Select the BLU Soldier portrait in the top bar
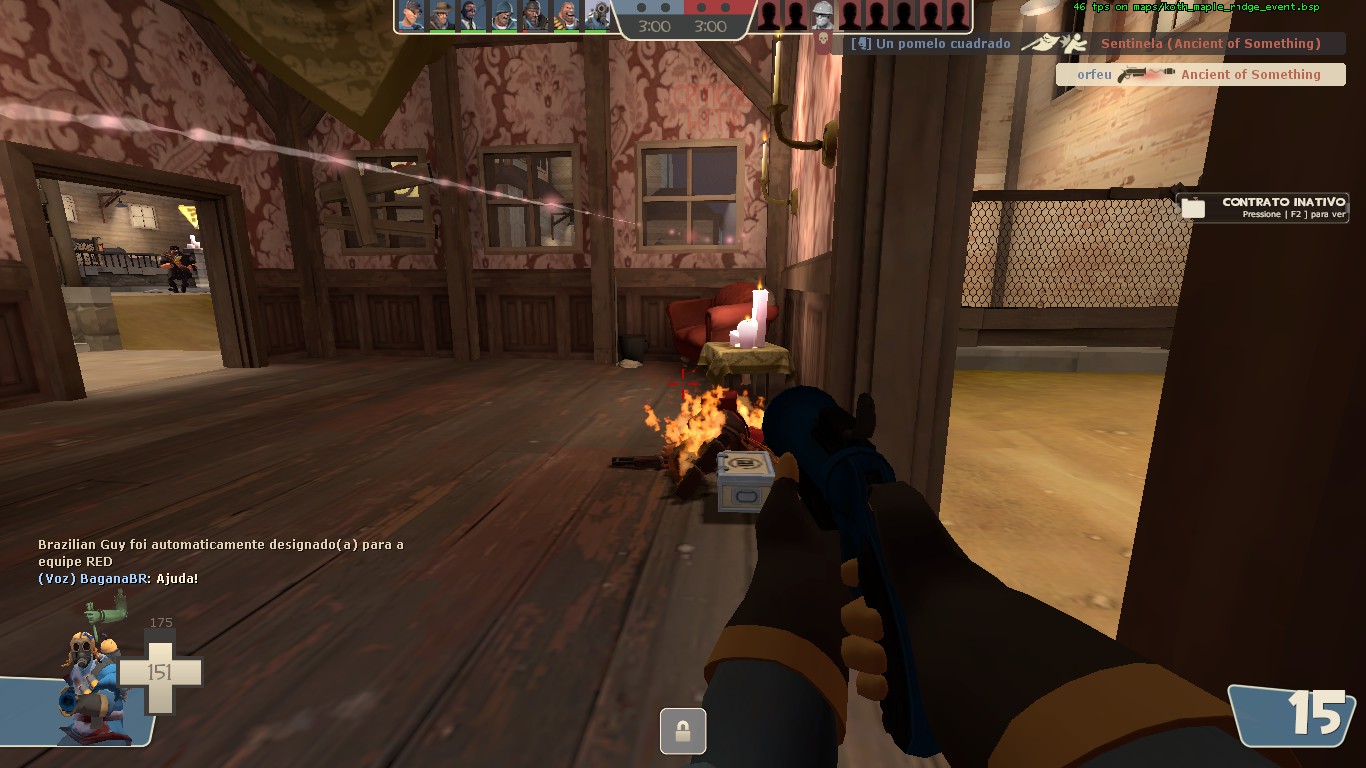The width and height of the screenshot is (1366, 768). tap(504, 15)
